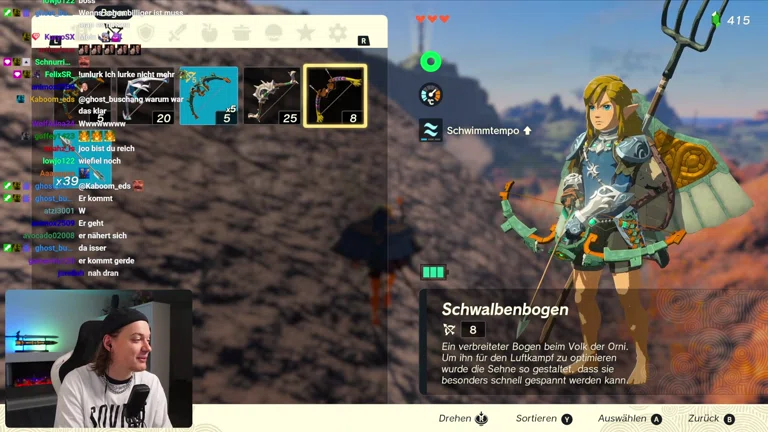The height and width of the screenshot is (432, 768).
Task: Open the gear system tab
Action: pyautogui.click(x=338, y=33)
